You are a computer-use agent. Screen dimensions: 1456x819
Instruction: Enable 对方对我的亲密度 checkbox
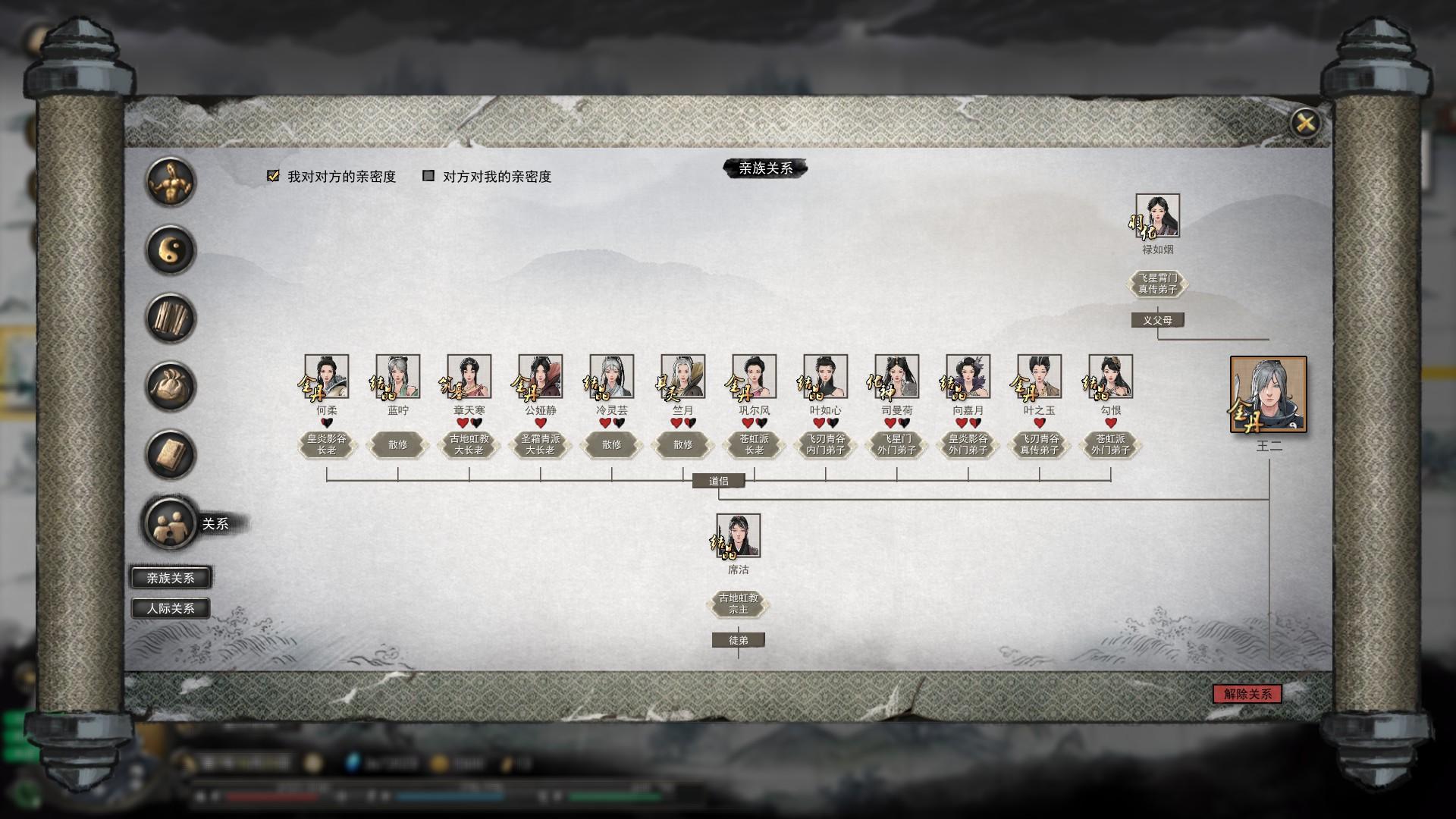pyautogui.click(x=428, y=176)
